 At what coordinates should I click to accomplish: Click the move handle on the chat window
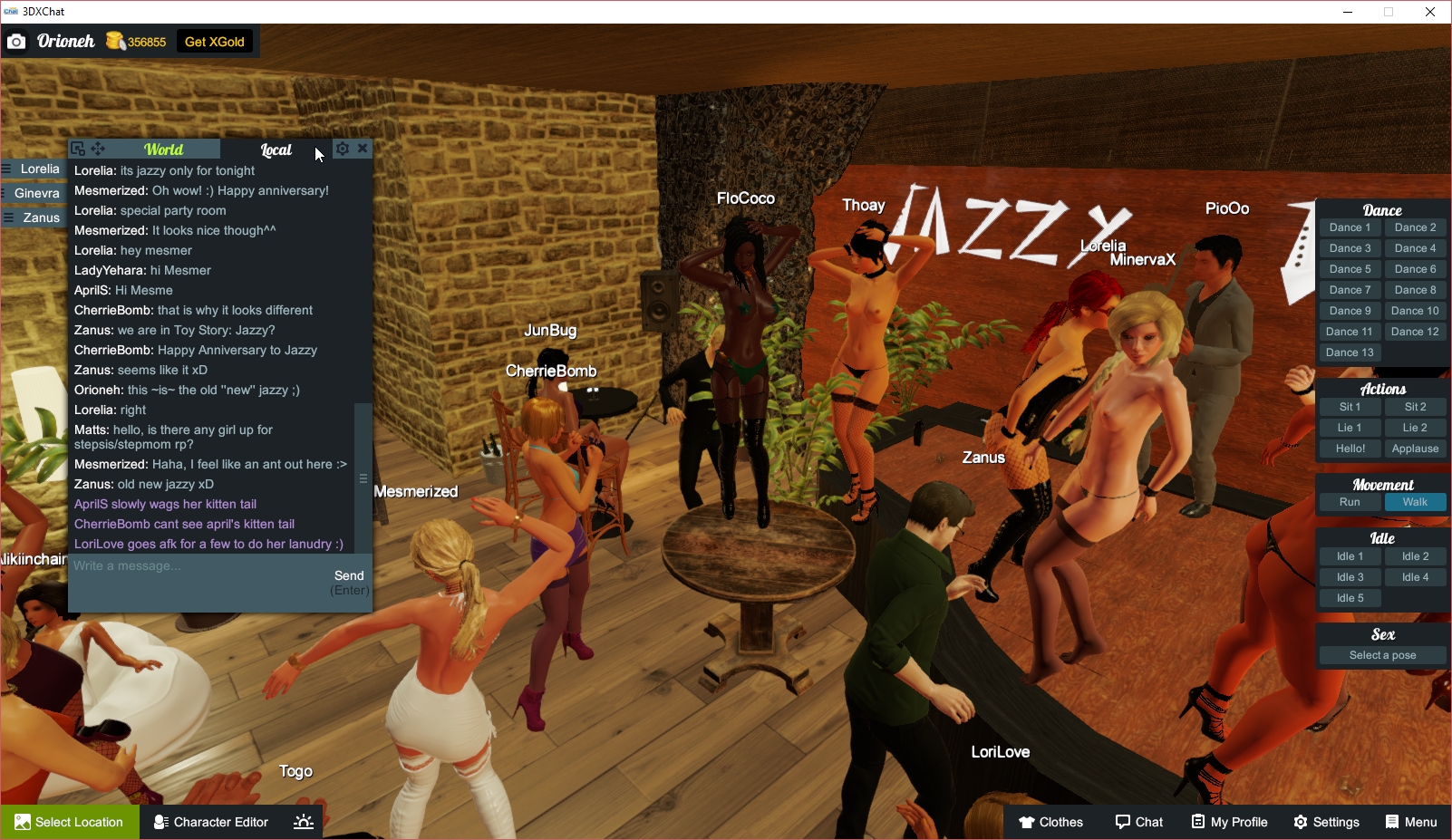tap(100, 148)
